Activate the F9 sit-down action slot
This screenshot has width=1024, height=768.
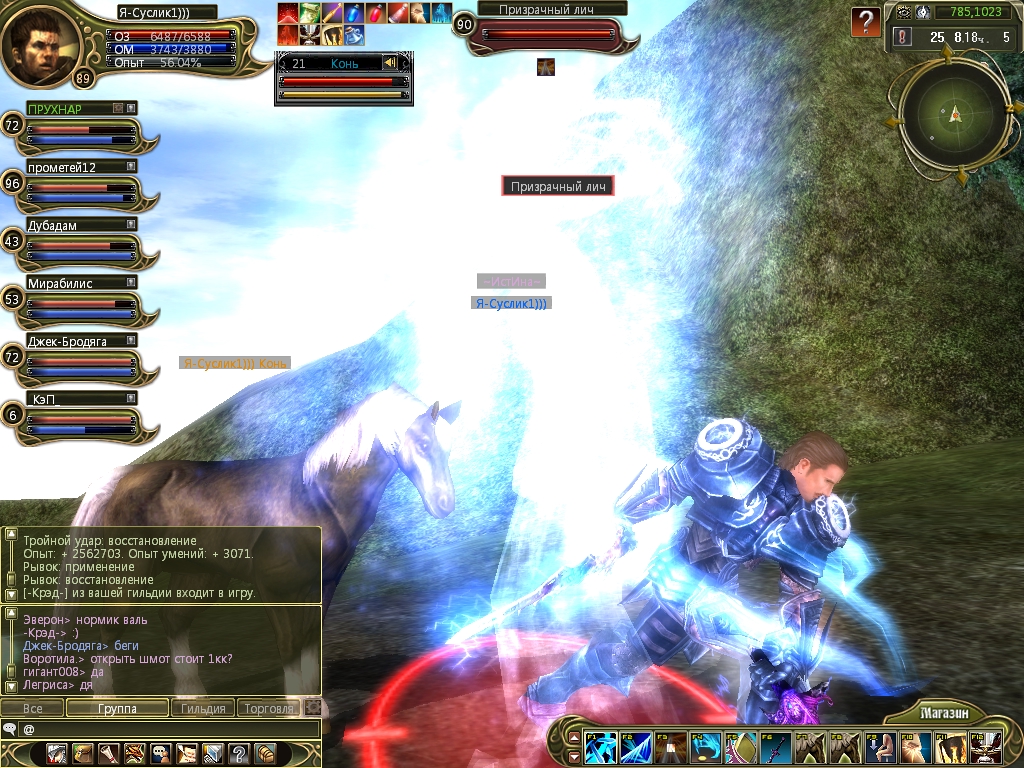point(879,748)
